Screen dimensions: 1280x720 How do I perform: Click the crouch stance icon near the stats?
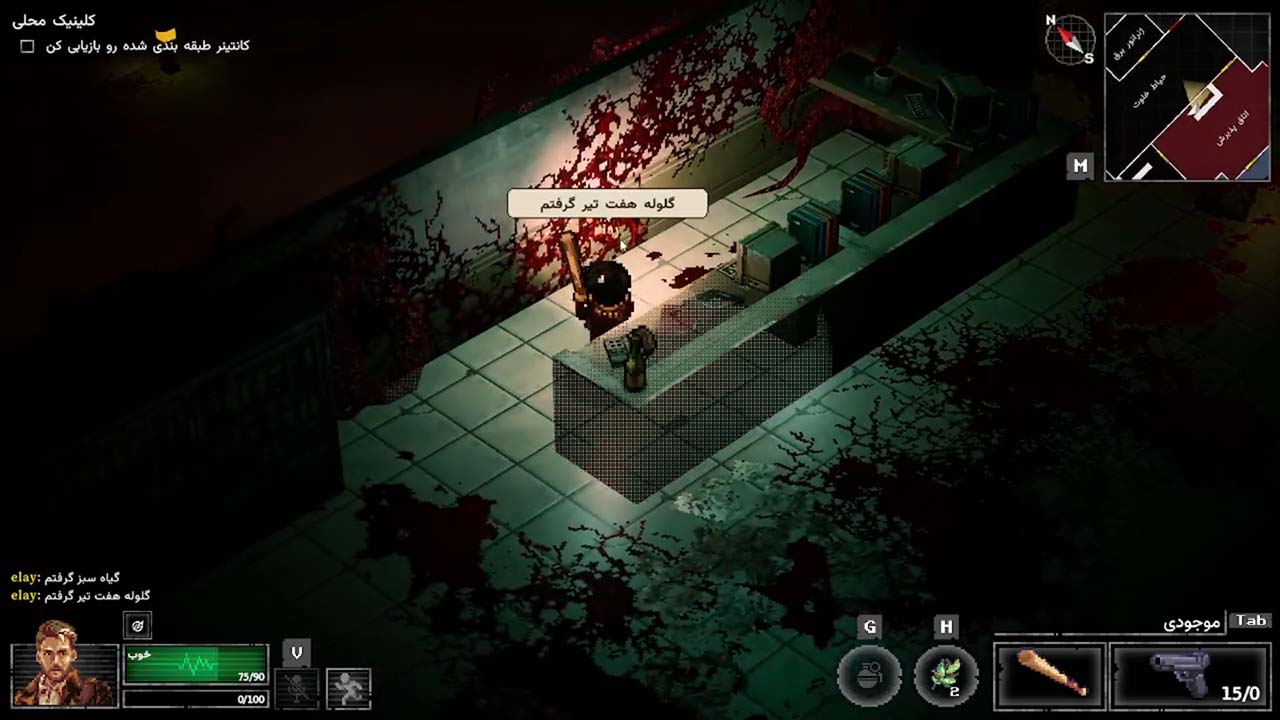coord(297,687)
